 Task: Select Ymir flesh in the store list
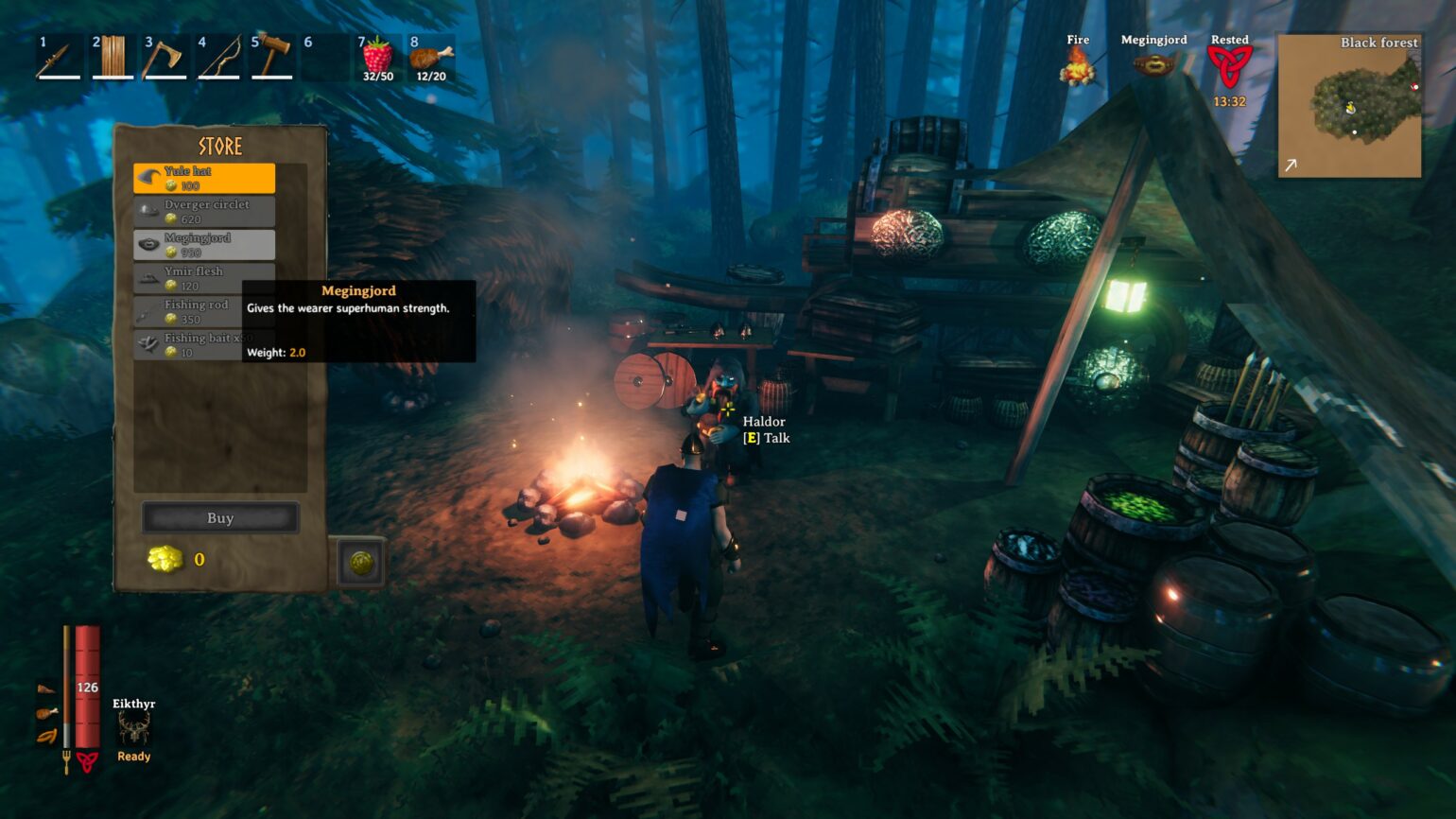[203, 277]
